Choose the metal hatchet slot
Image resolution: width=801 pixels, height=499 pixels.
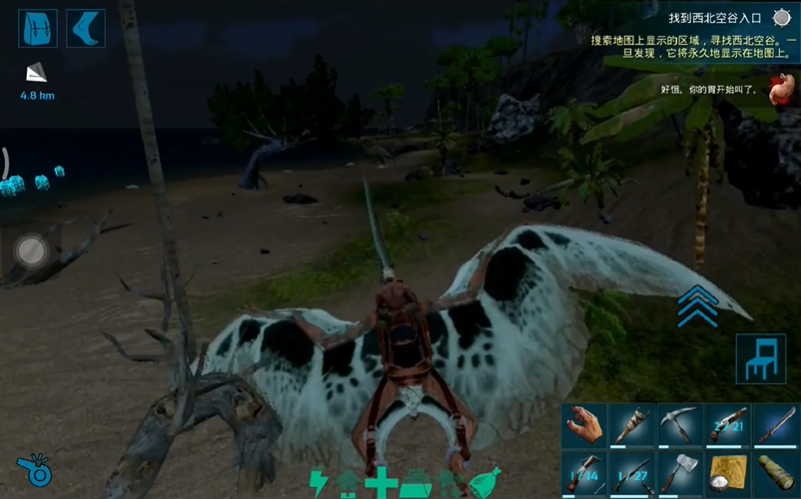click(x=680, y=473)
